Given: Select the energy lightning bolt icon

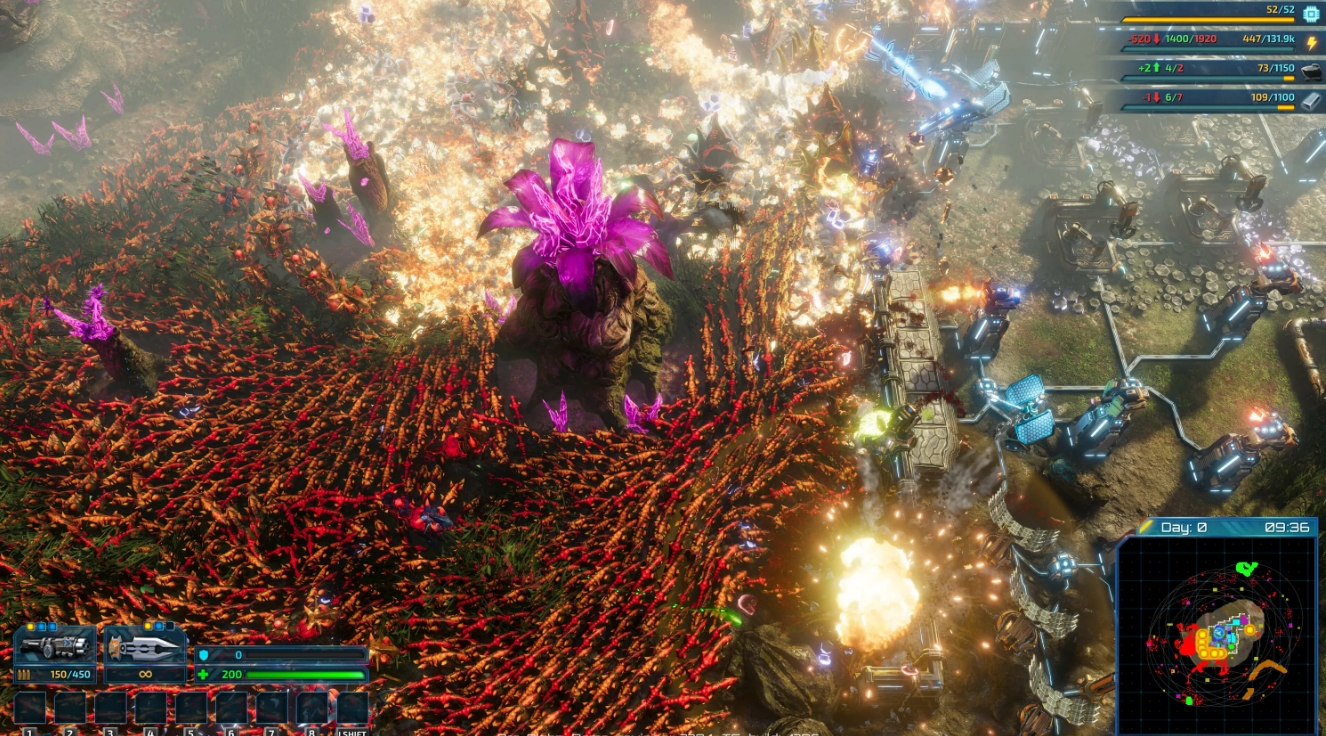Looking at the screenshot, I should coord(1312,41).
